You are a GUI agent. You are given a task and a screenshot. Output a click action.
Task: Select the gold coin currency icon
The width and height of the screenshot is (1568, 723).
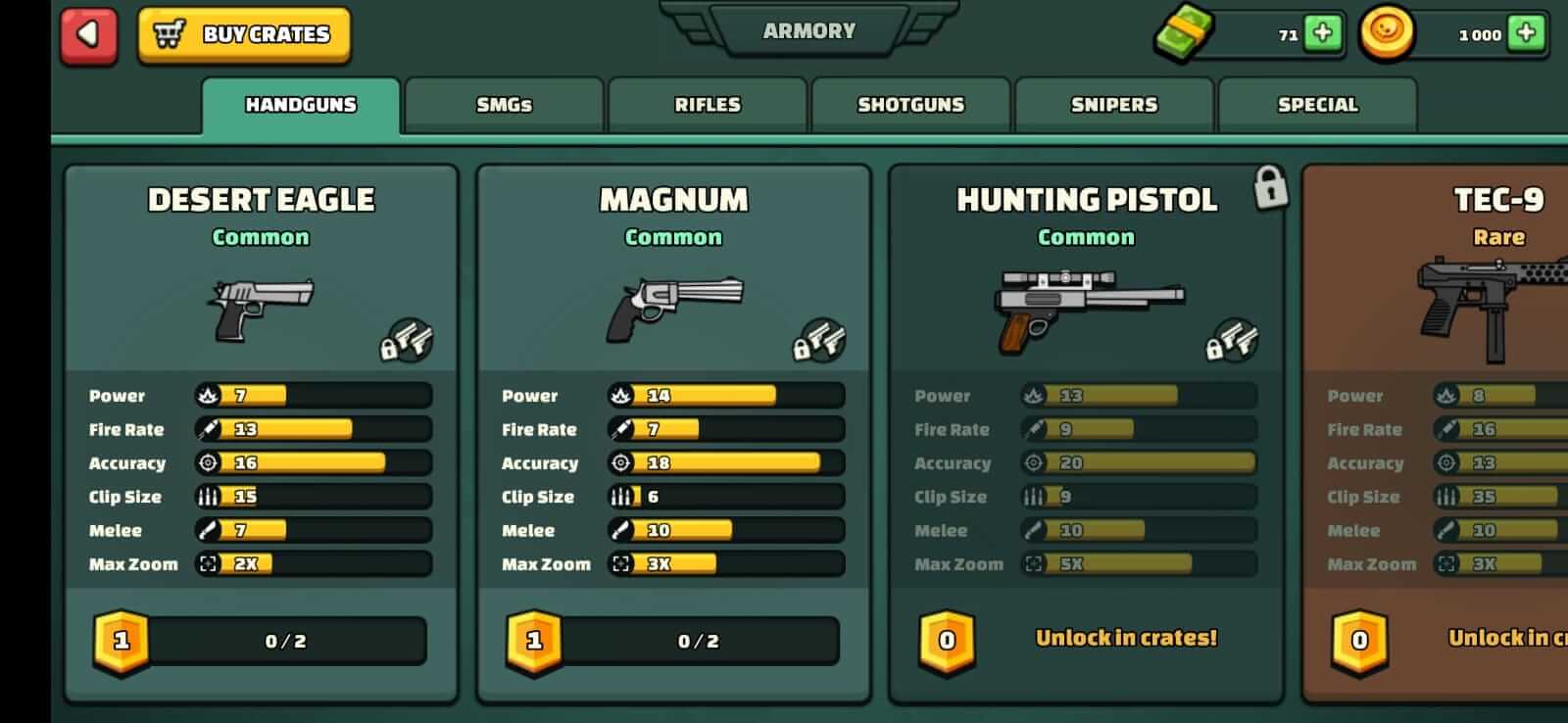(1387, 32)
